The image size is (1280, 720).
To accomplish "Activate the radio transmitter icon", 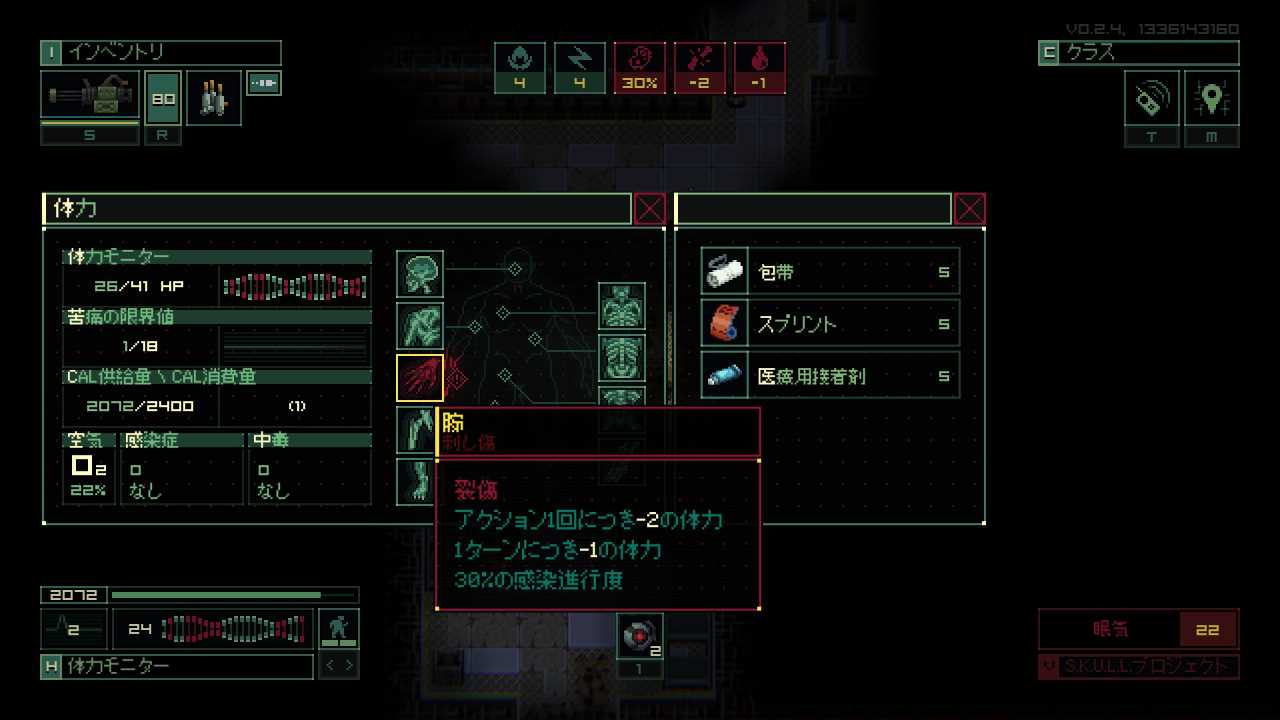I will 1152,98.
